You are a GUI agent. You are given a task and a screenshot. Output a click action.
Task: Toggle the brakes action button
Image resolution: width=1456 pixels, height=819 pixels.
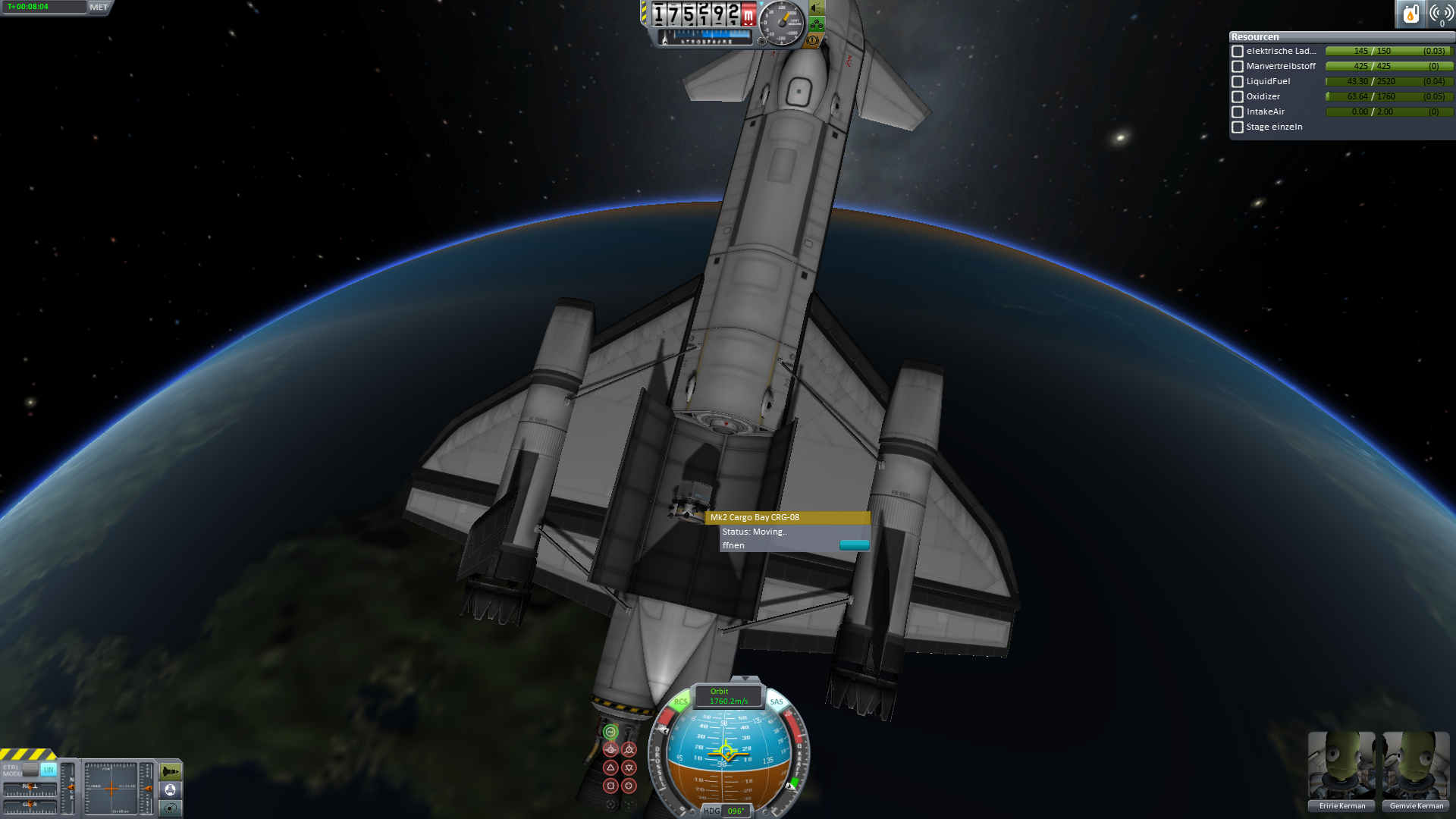coord(812,40)
